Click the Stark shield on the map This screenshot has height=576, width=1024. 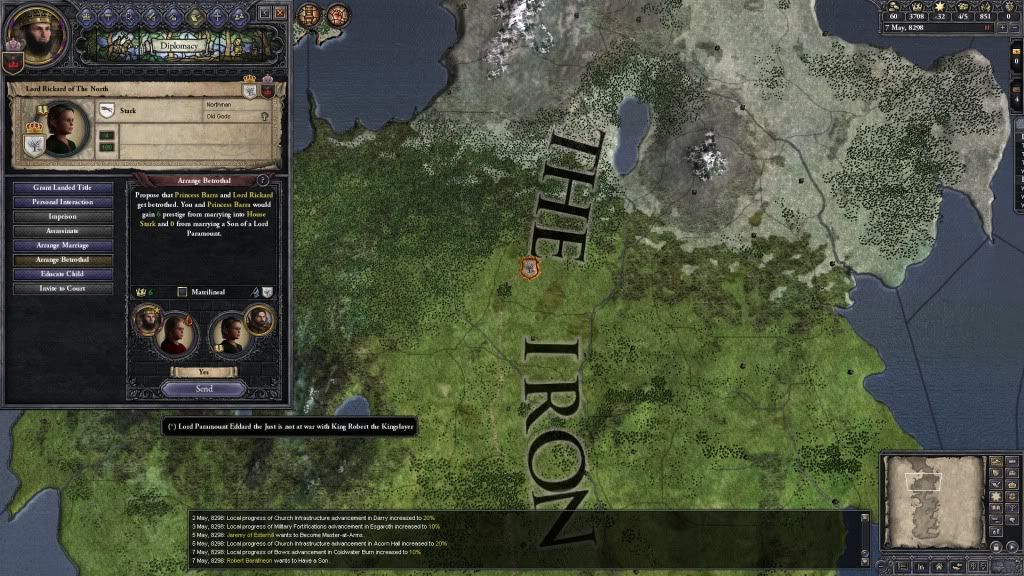tap(529, 267)
